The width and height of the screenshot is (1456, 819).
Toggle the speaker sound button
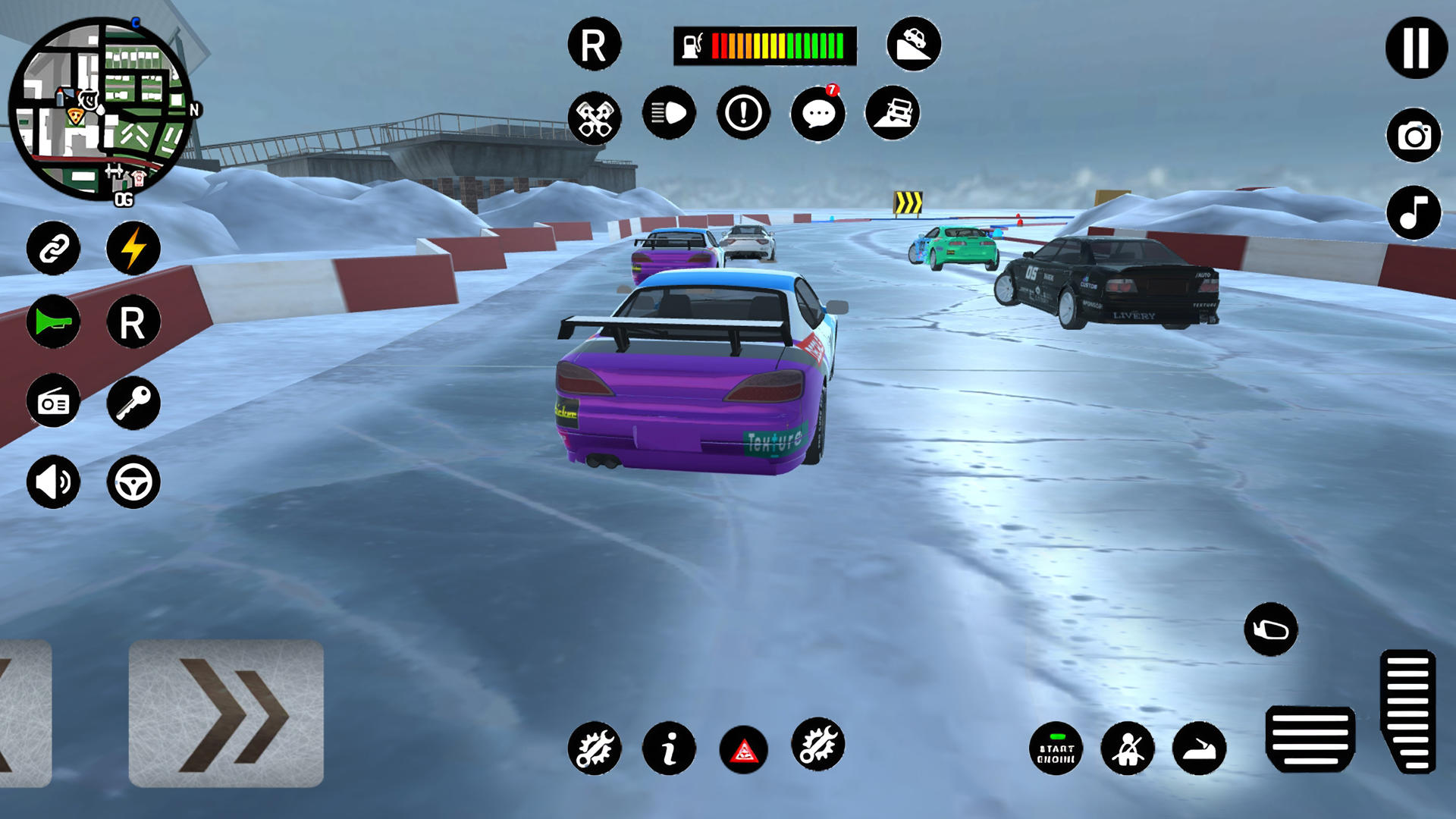tap(53, 482)
